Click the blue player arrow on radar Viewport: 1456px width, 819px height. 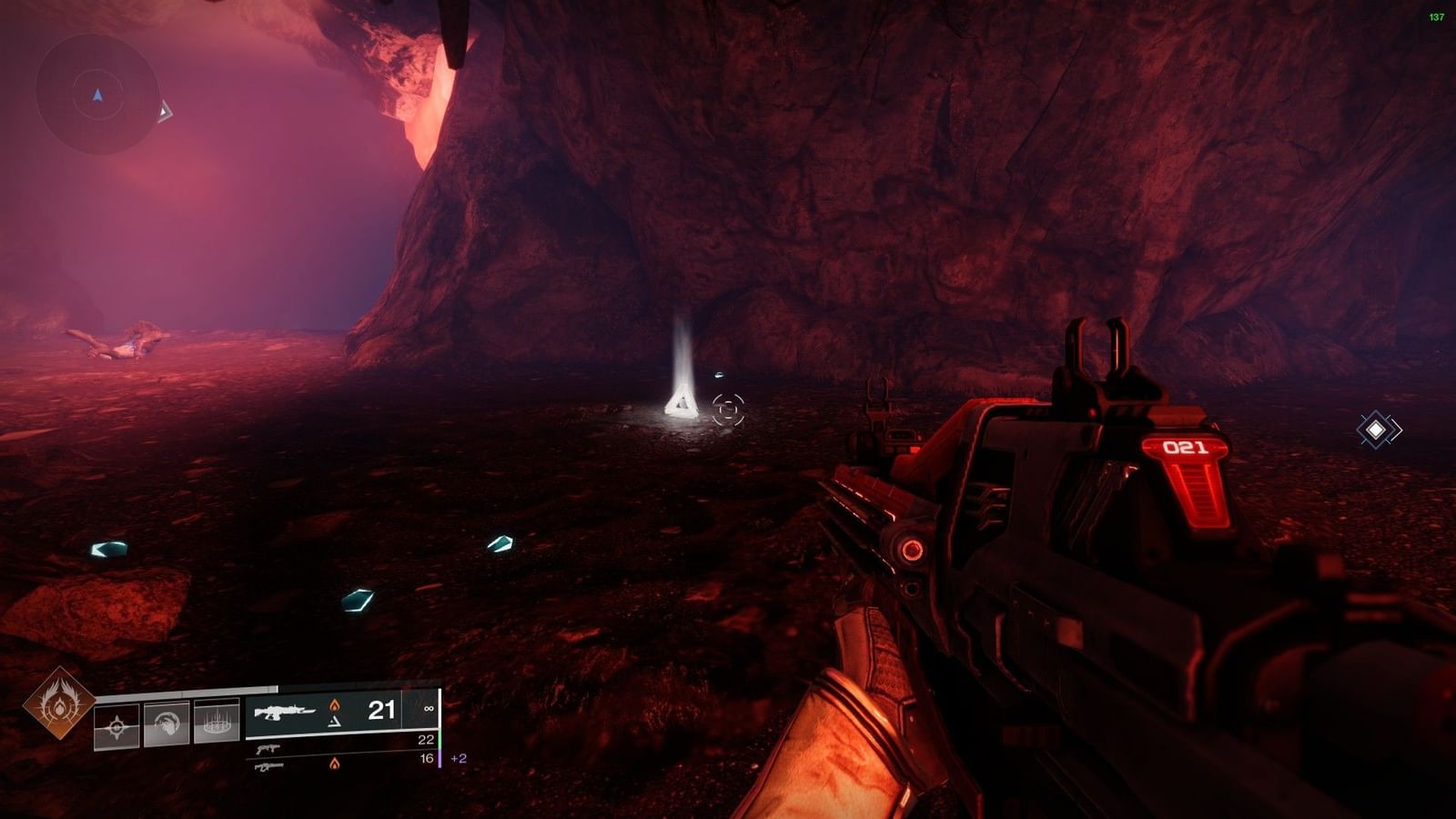click(x=97, y=95)
